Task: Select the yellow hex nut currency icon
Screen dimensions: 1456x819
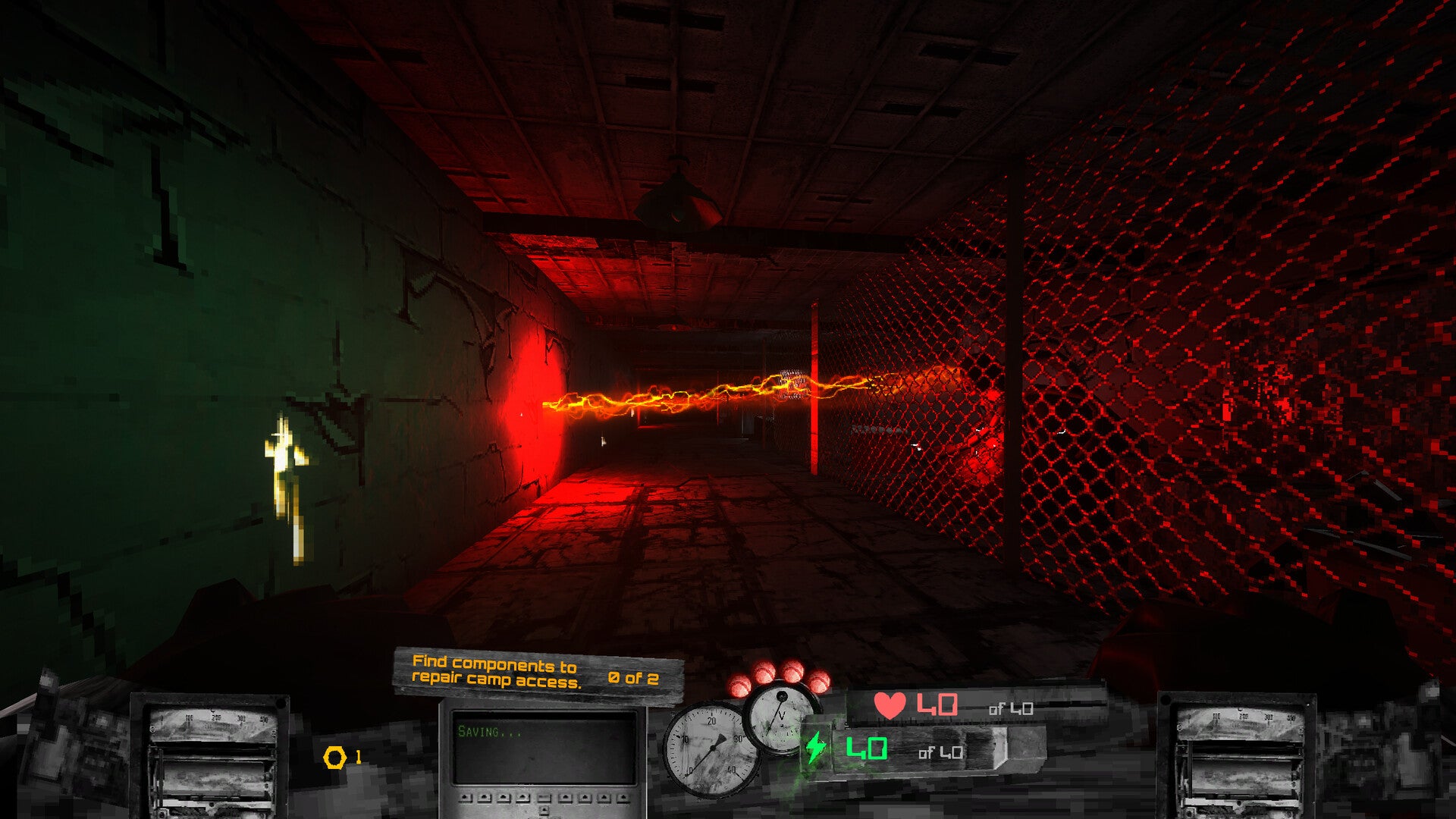Action: (x=334, y=757)
